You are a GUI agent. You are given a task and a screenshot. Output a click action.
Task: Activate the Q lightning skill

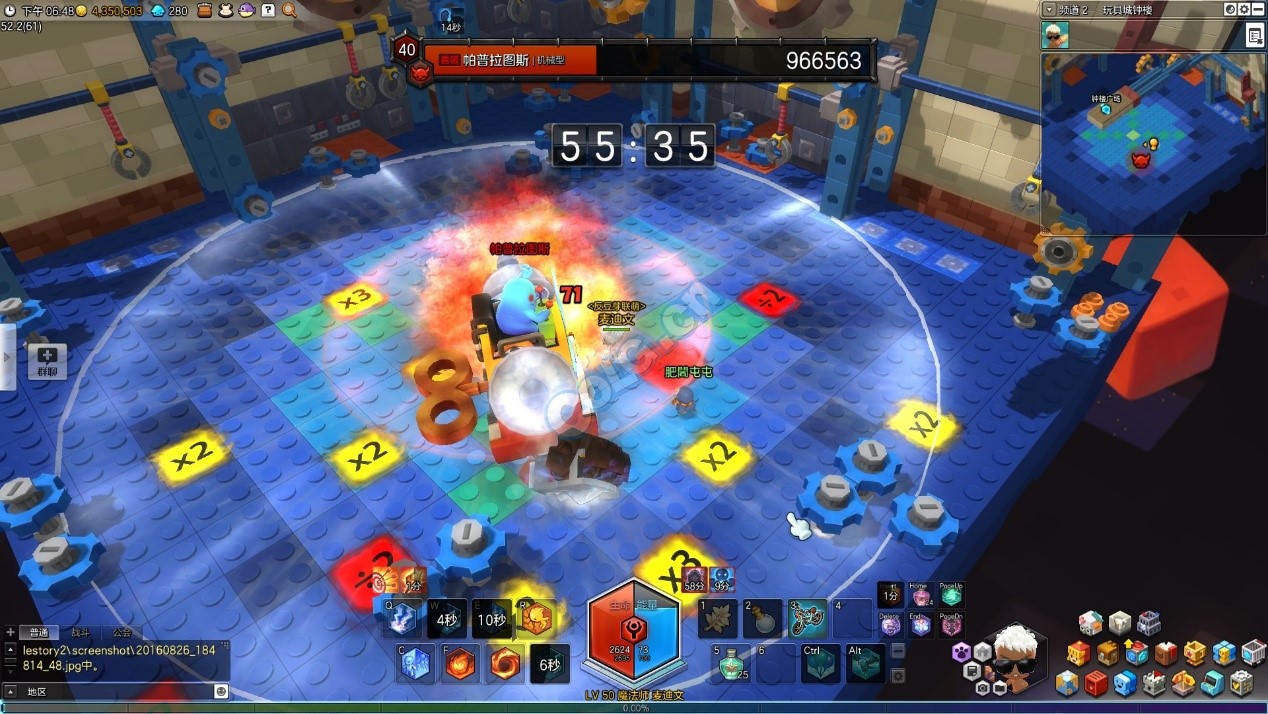pyautogui.click(x=401, y=618)
